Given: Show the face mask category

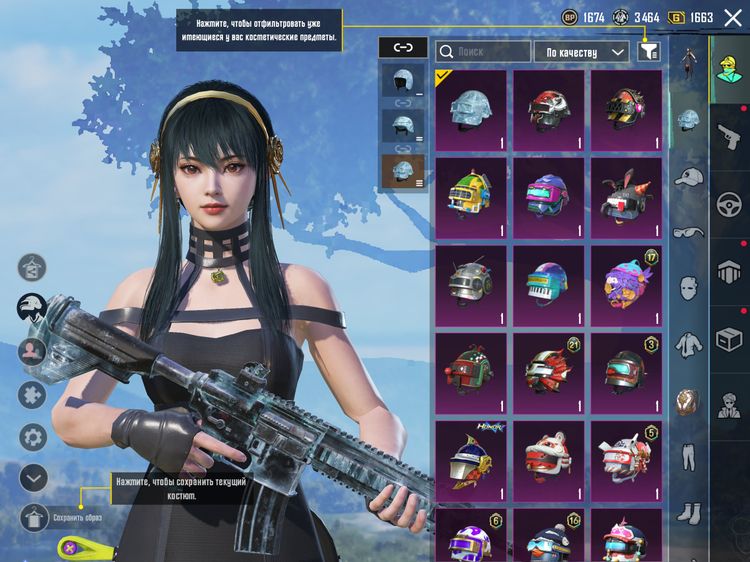Looking at the screenshot, I should pyautogui.click(x=688, y=289).
